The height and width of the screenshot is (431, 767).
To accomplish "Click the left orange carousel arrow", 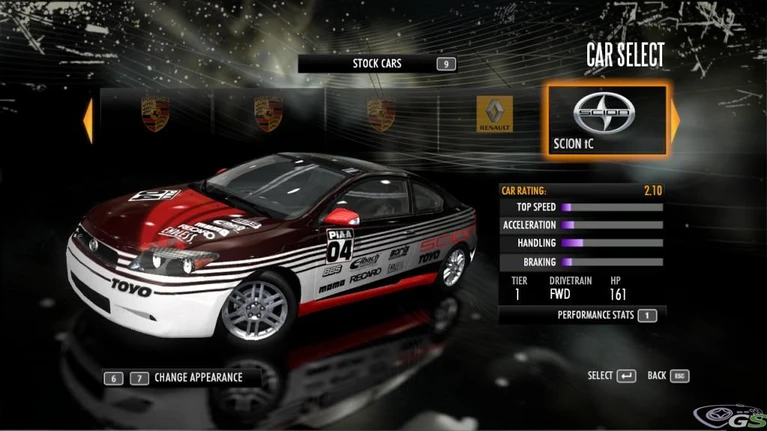I will pos(88,119).
